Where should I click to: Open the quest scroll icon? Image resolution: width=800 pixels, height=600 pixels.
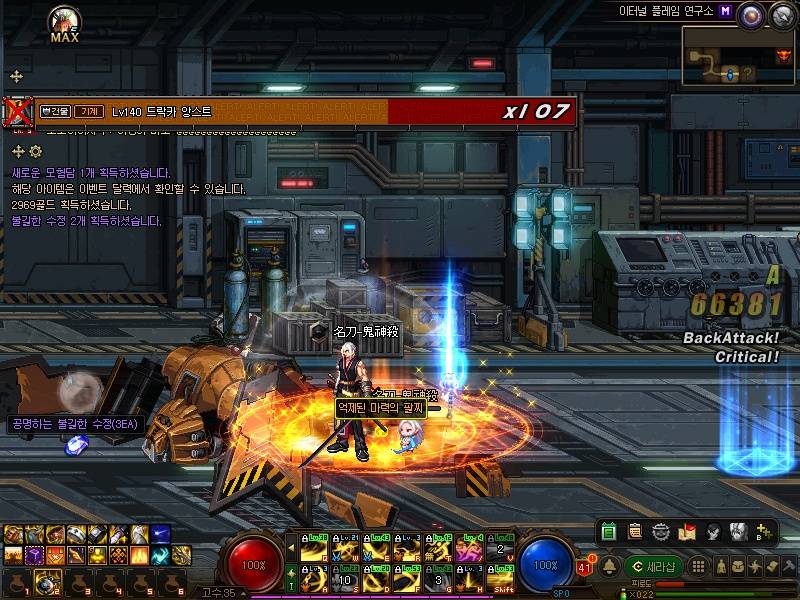click(635, 531)
